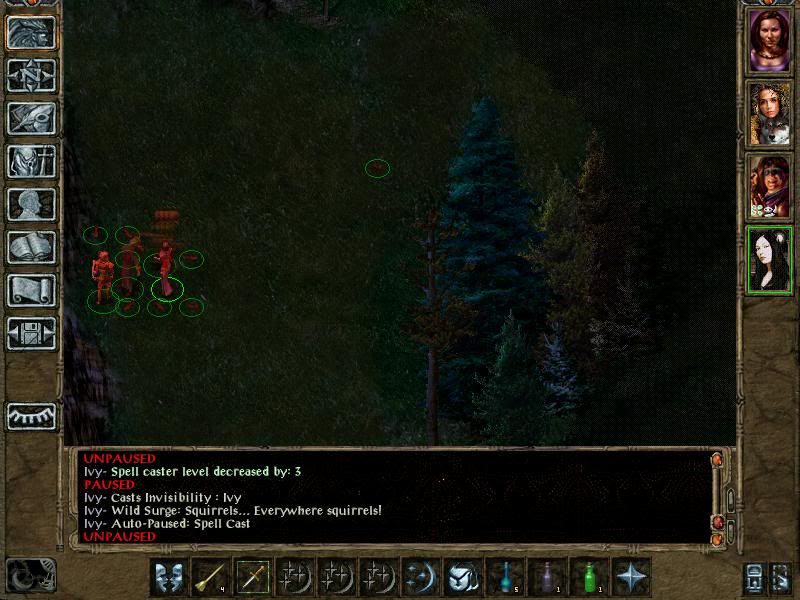Image resolution: width=800 pixels, height=600 pixels.
Task: Click the return to game sidebar button
Action: [x=31, y=32]
